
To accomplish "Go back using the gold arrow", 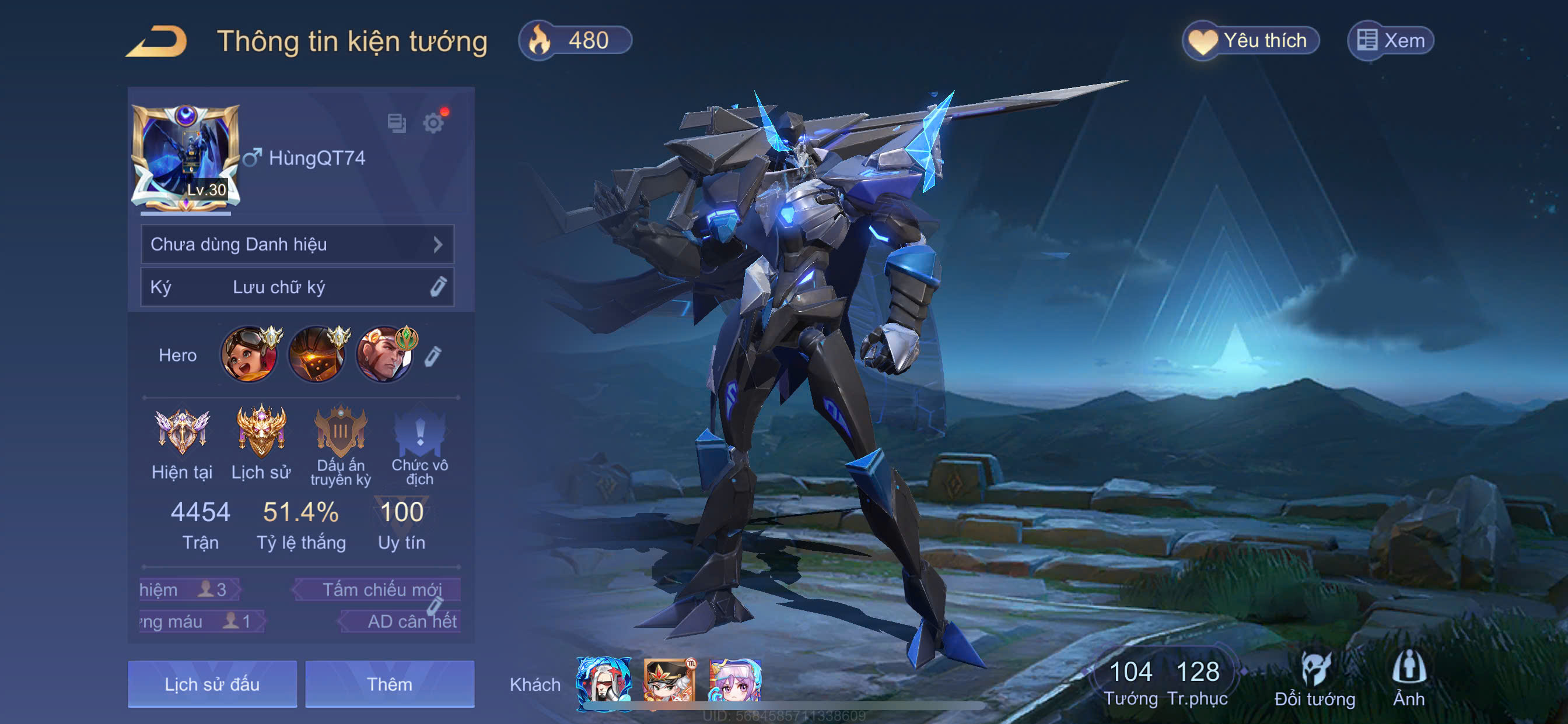I will (x=157, y=41).
